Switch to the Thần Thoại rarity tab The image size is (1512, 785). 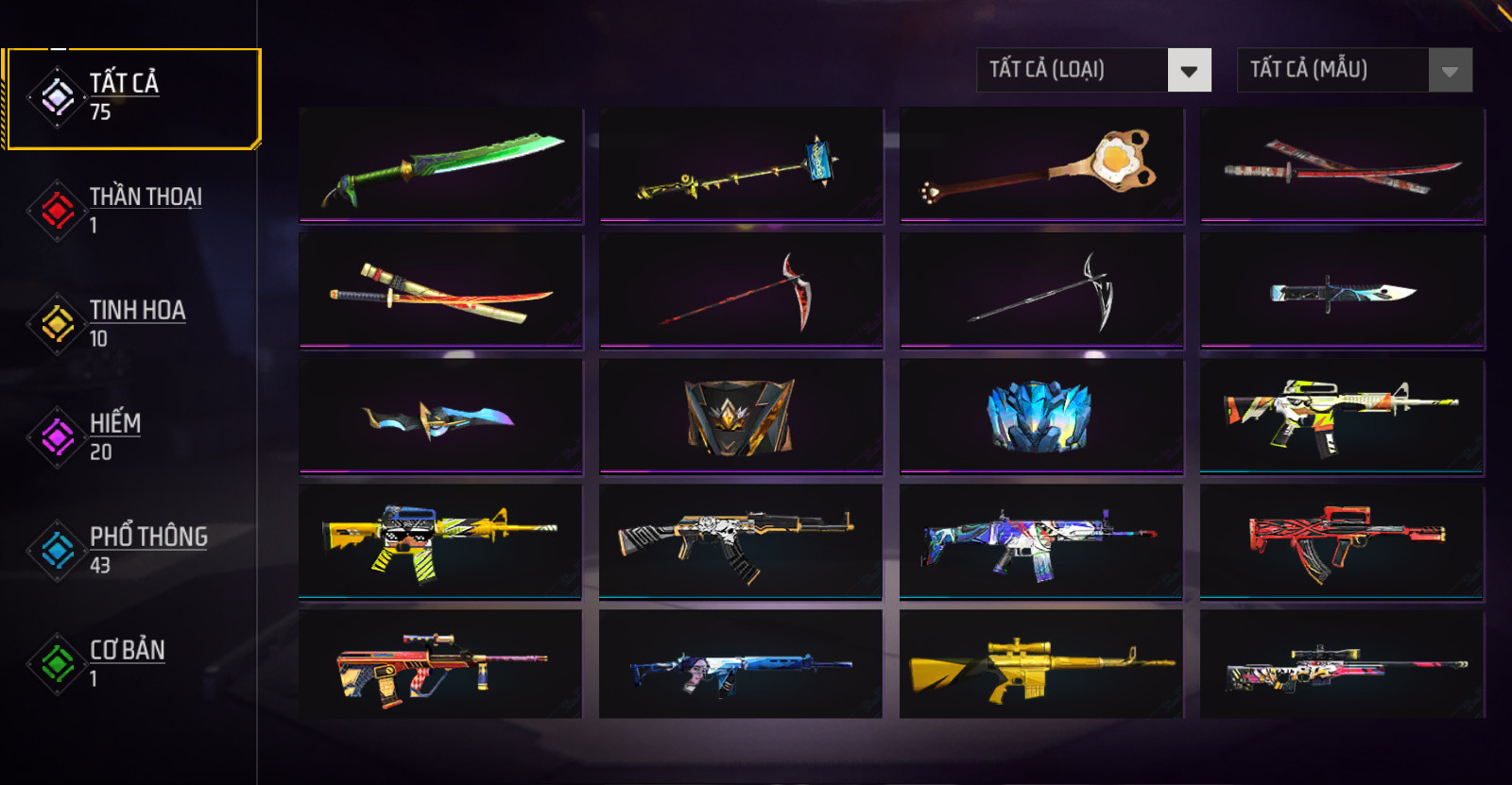pyautogui.click(x=132, y=210)
